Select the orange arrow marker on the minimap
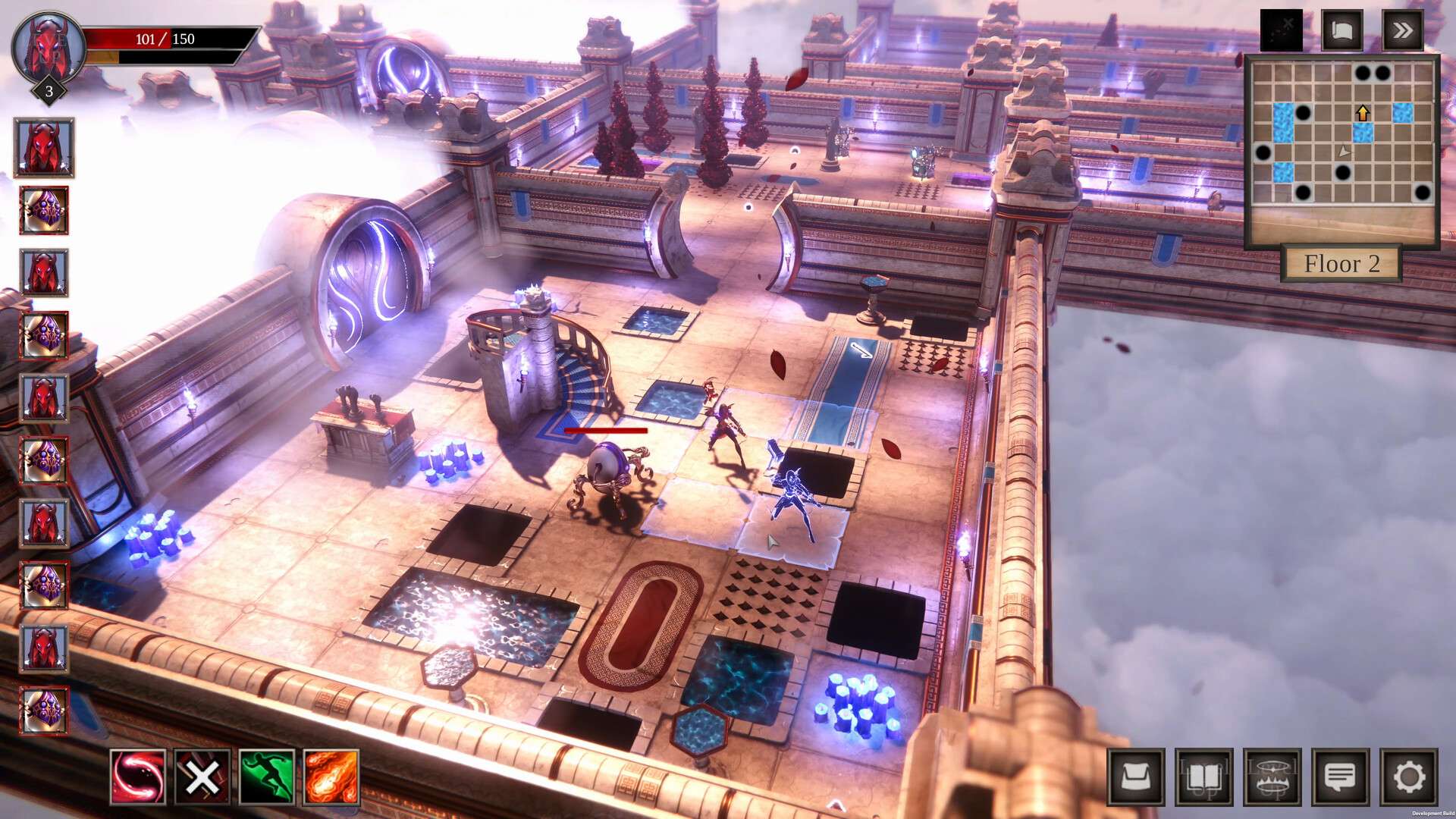 pyautogui.click(x=1363, y=114)
